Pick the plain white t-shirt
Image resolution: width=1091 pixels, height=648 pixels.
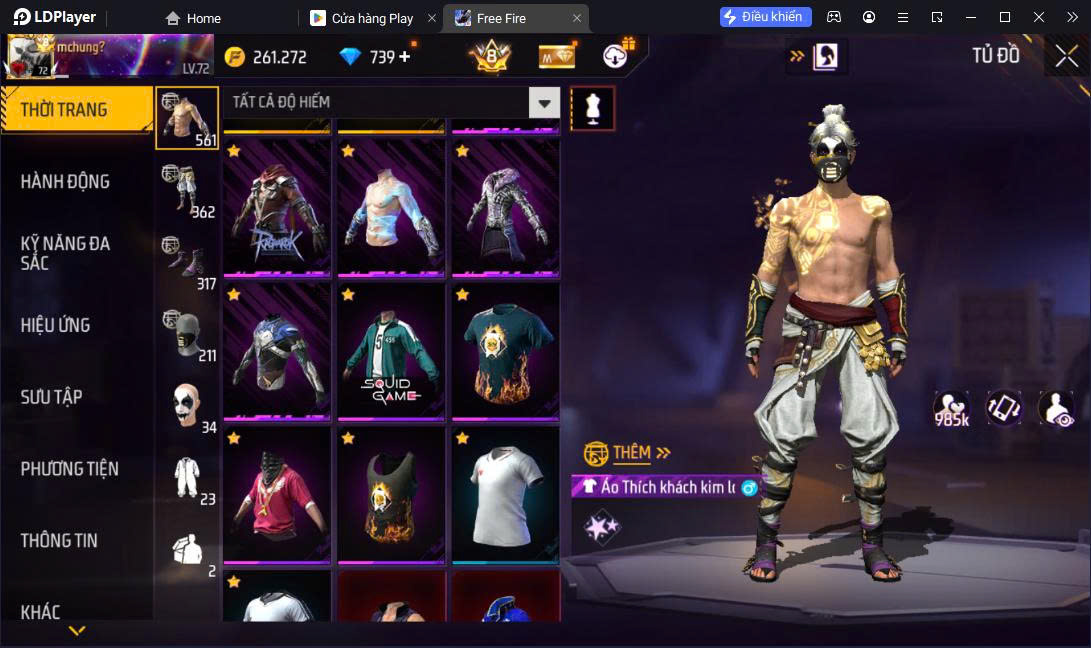(x=505, y=494)
